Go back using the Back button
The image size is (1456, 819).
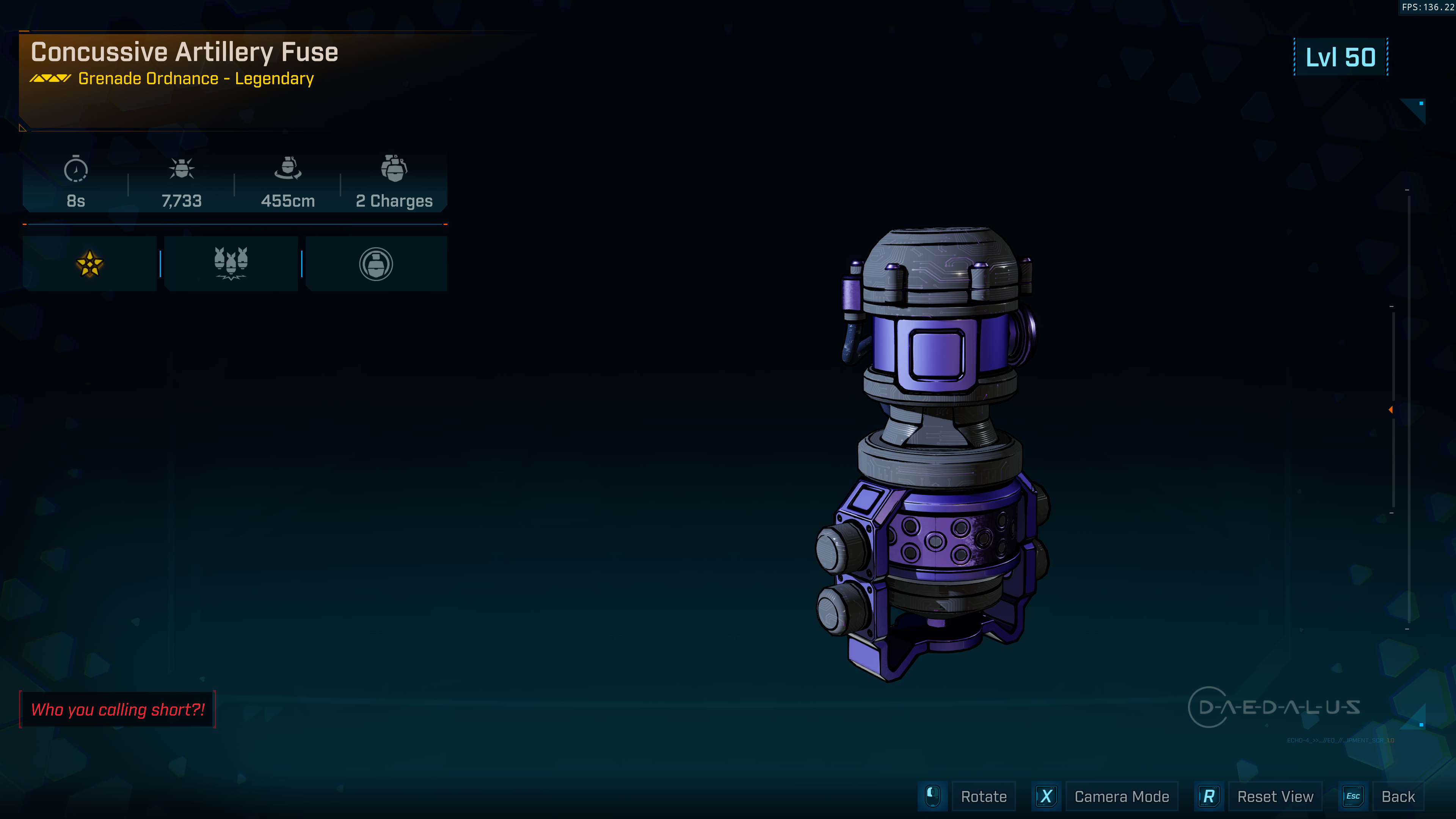tap(1398, 796)
